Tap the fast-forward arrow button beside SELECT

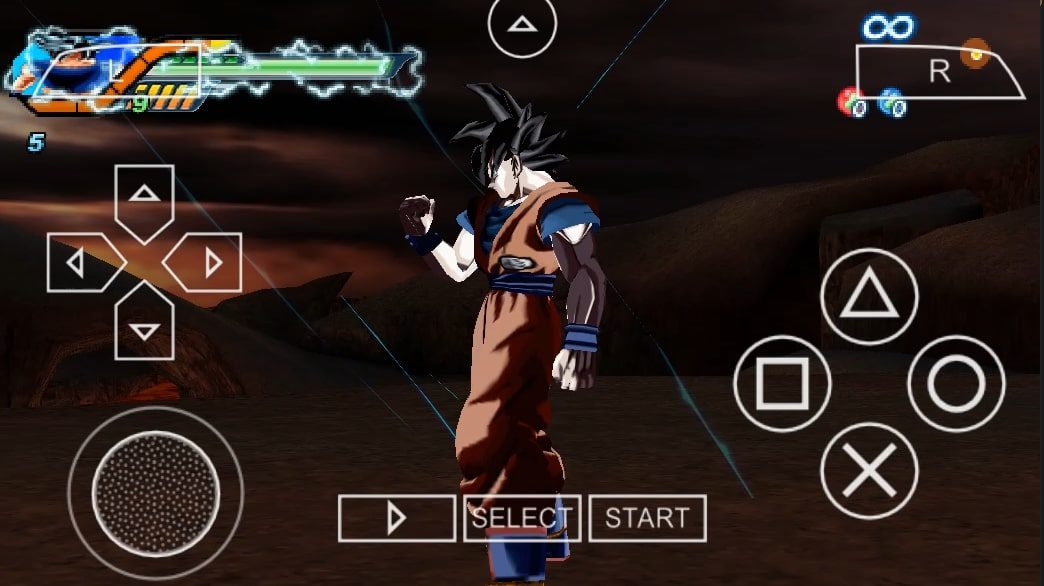pos(396,518)
